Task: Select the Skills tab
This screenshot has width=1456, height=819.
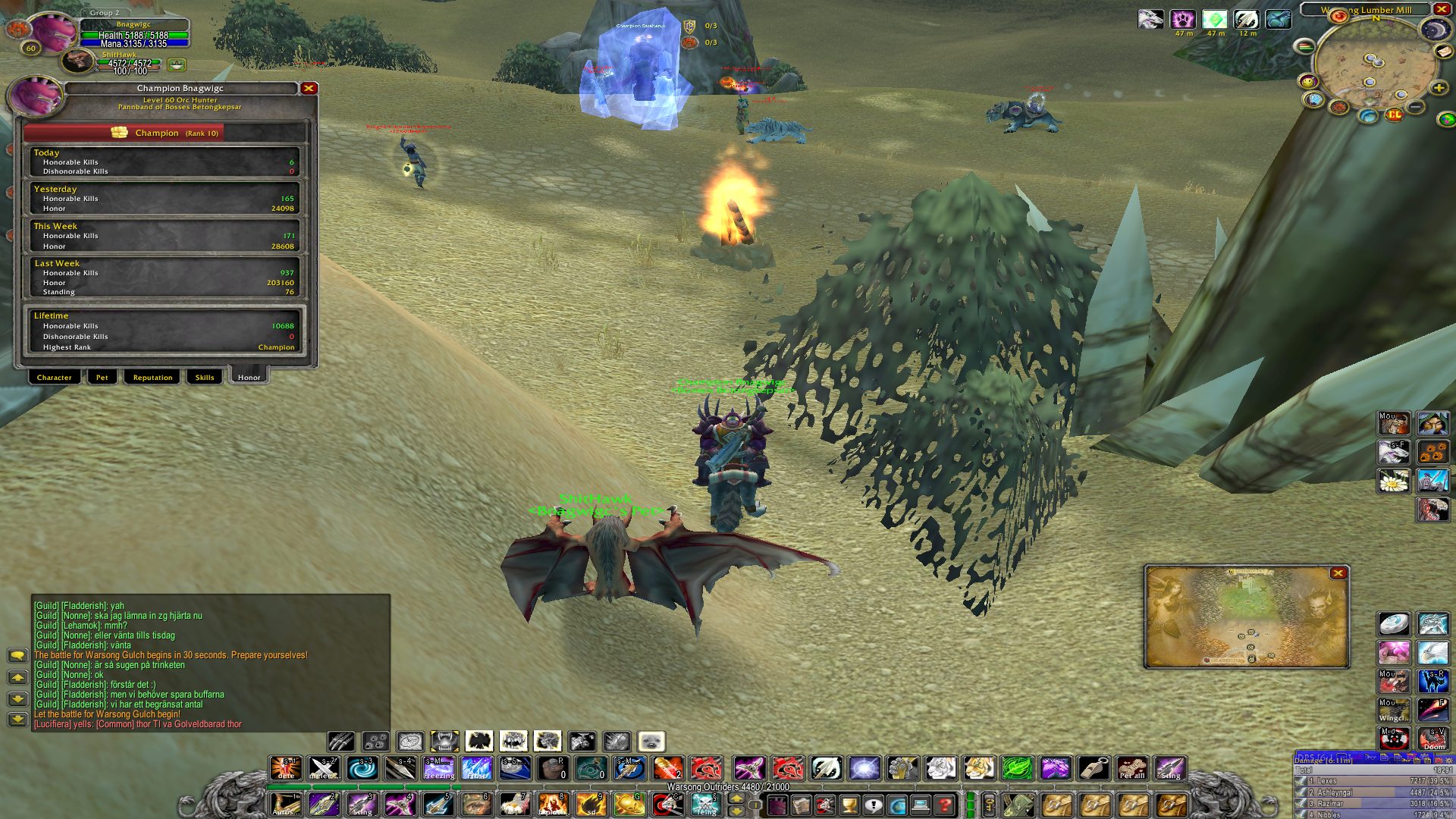Action: point(205,377)
